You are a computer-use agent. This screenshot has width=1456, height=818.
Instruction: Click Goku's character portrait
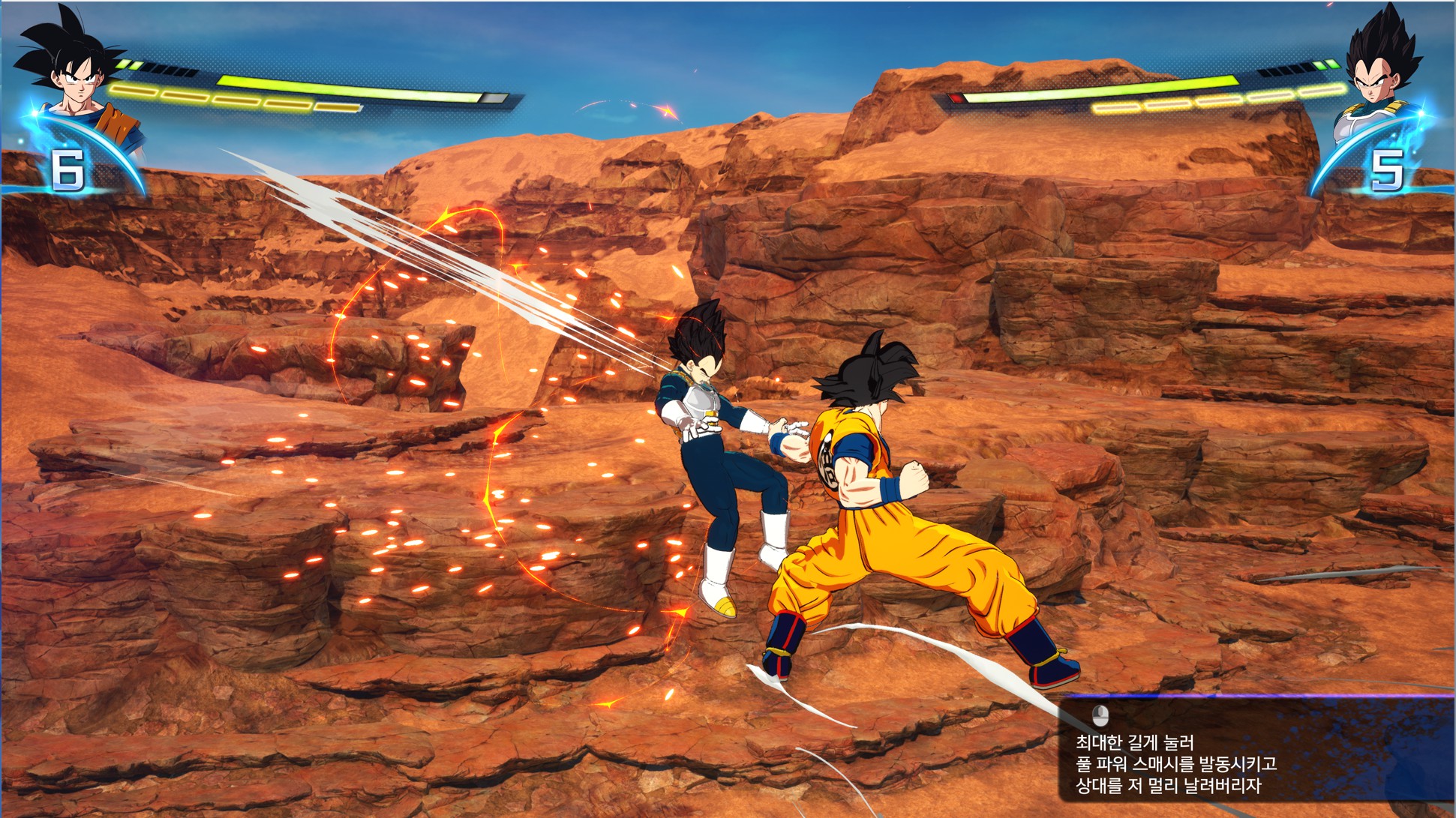(77, 75)
